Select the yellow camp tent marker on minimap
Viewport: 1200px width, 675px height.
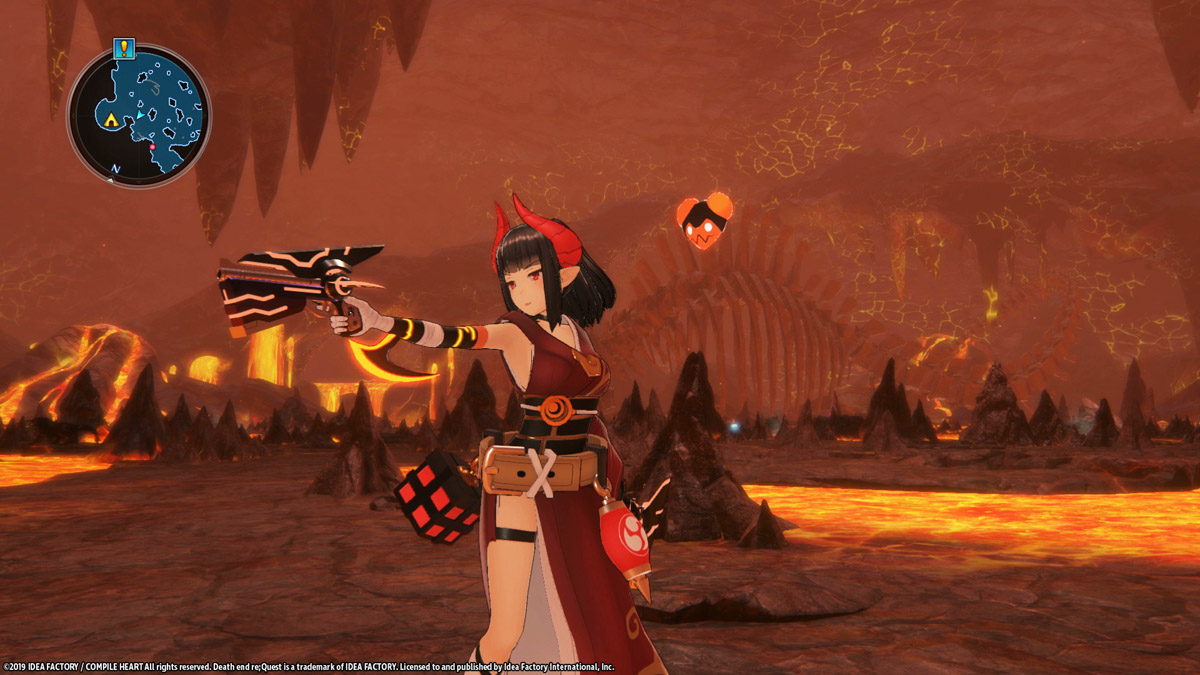point(110,121)
